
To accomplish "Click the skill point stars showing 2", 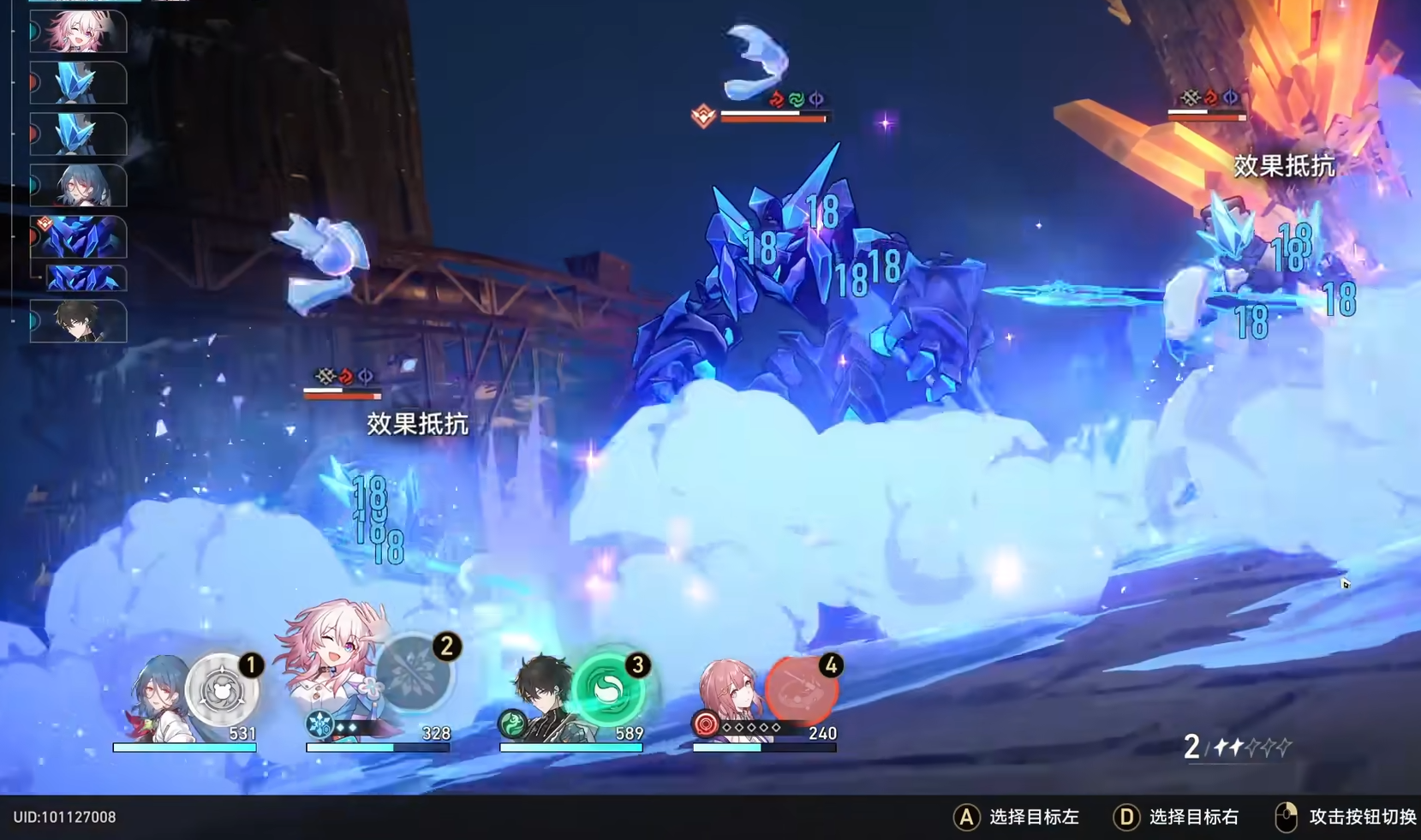I will (1235, 748).
